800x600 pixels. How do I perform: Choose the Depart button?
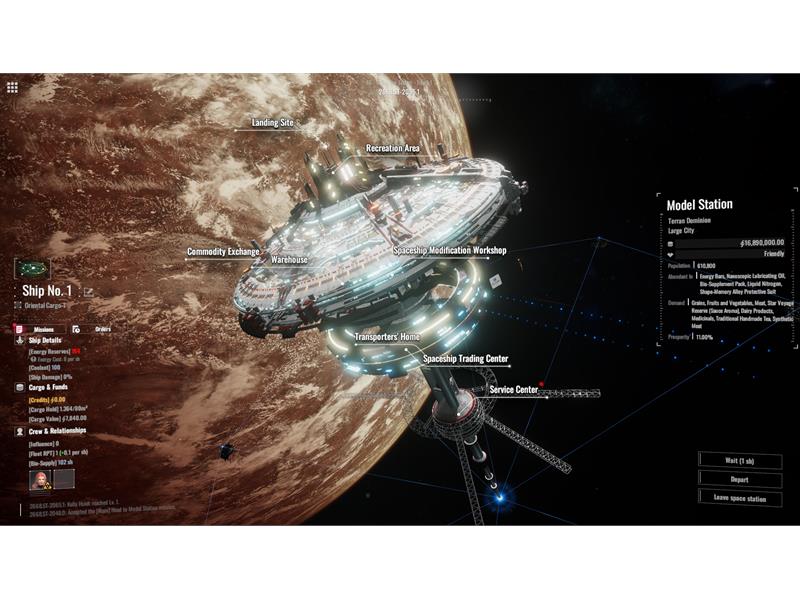point(739,478)
